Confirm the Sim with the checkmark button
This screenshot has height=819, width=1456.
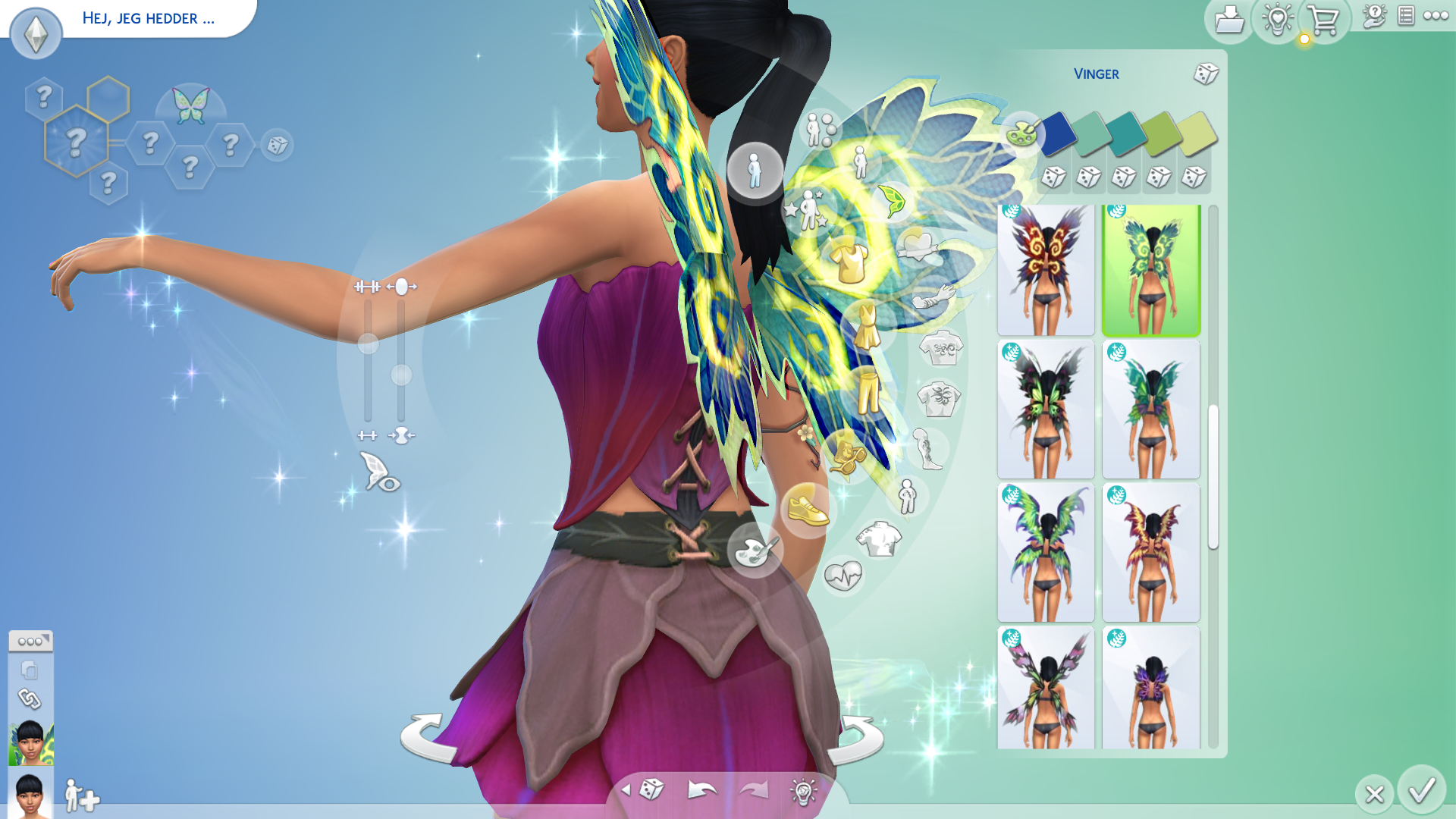click(x=1421, y=790)
